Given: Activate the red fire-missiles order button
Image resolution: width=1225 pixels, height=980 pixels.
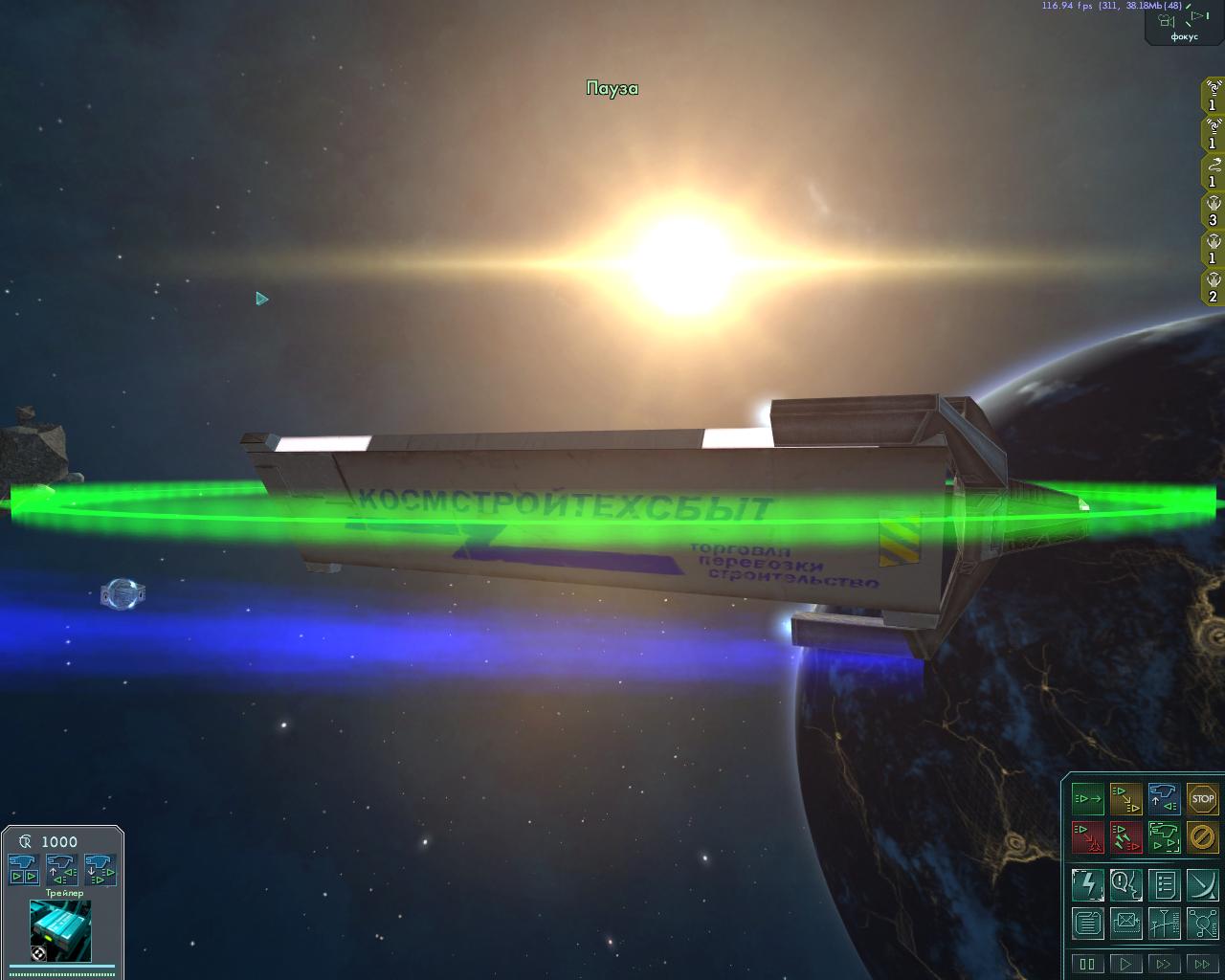Looking at the screenshot, I should pos(1125,837).
